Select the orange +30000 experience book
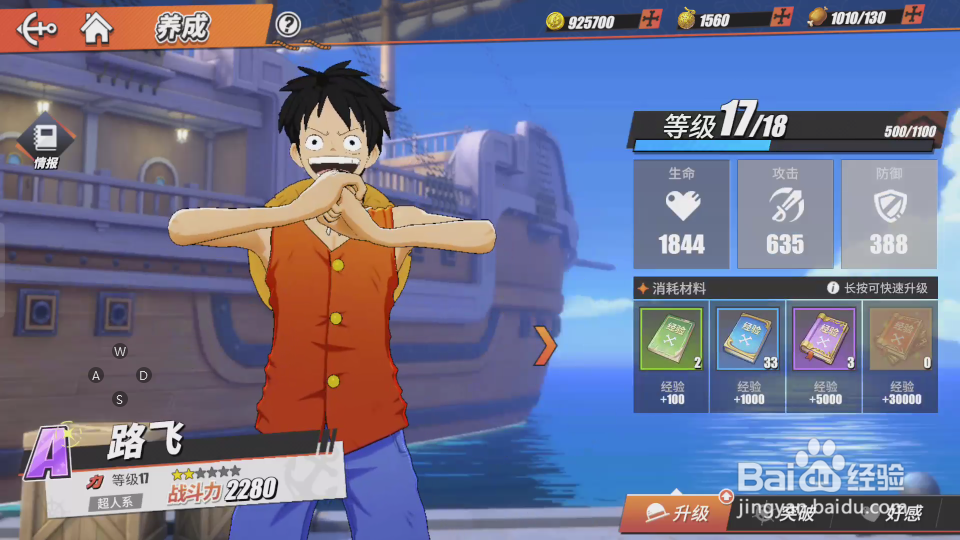 [x=900, y=342]
